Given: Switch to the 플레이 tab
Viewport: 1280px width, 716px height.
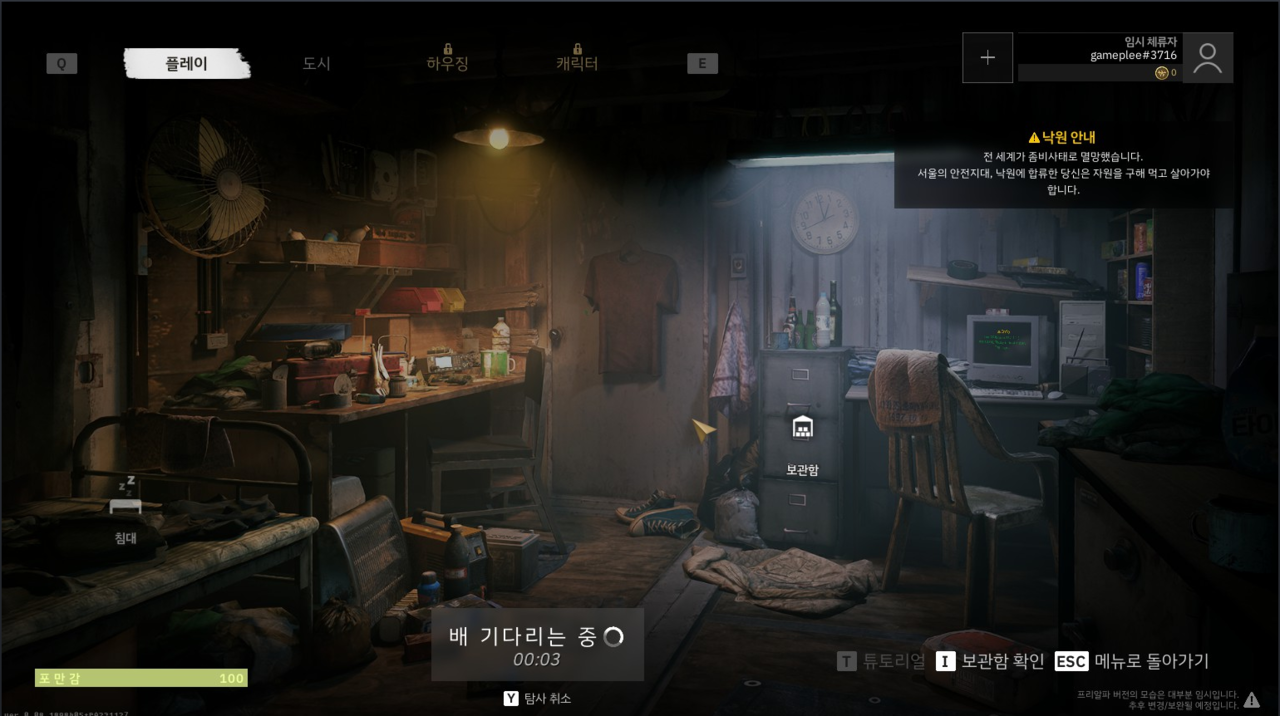Looking at the screenshot, I should coord(187,63).
